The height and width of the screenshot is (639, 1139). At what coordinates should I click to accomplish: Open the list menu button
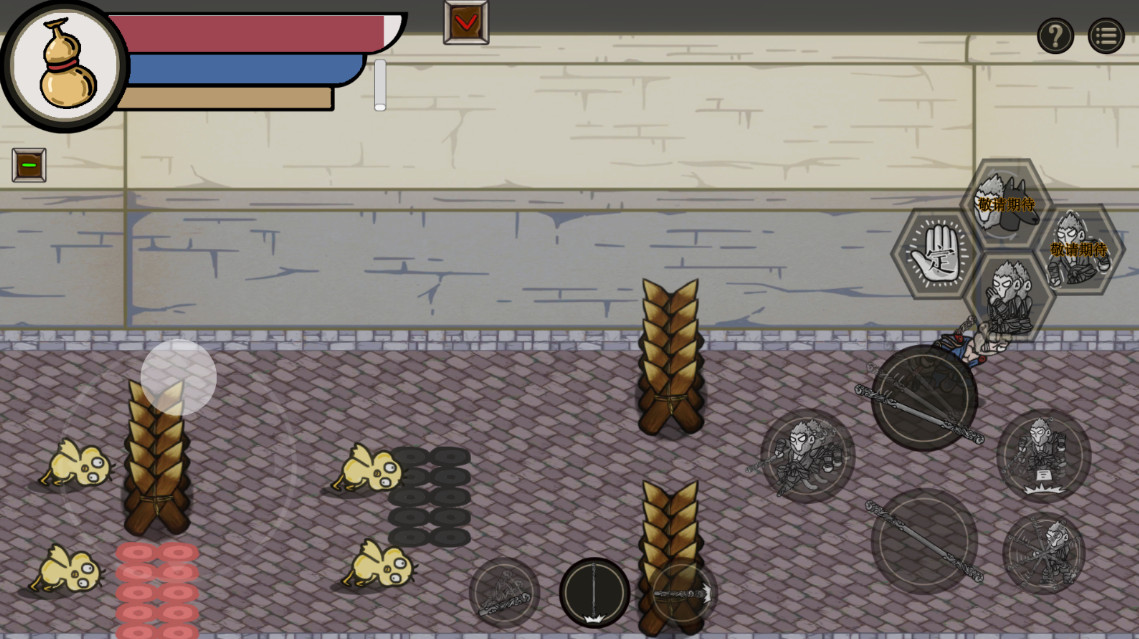(1106, 36)
